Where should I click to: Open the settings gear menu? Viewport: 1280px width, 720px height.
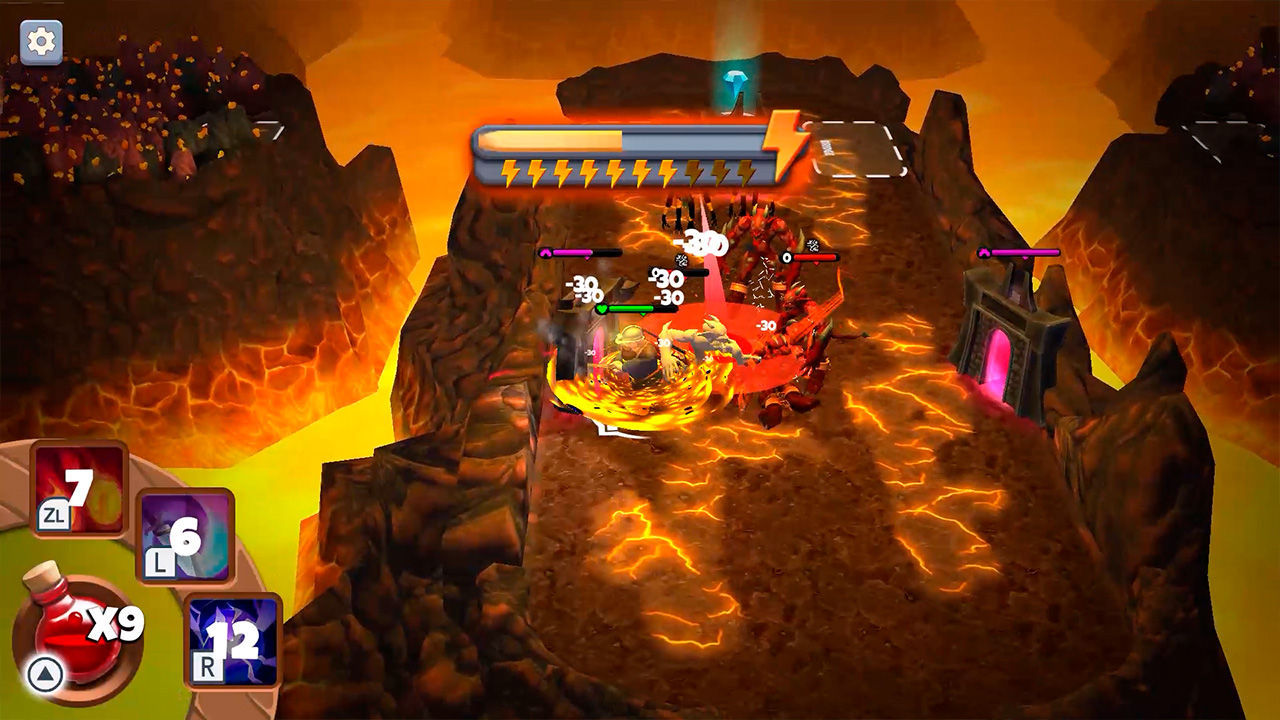coord(39,44)
